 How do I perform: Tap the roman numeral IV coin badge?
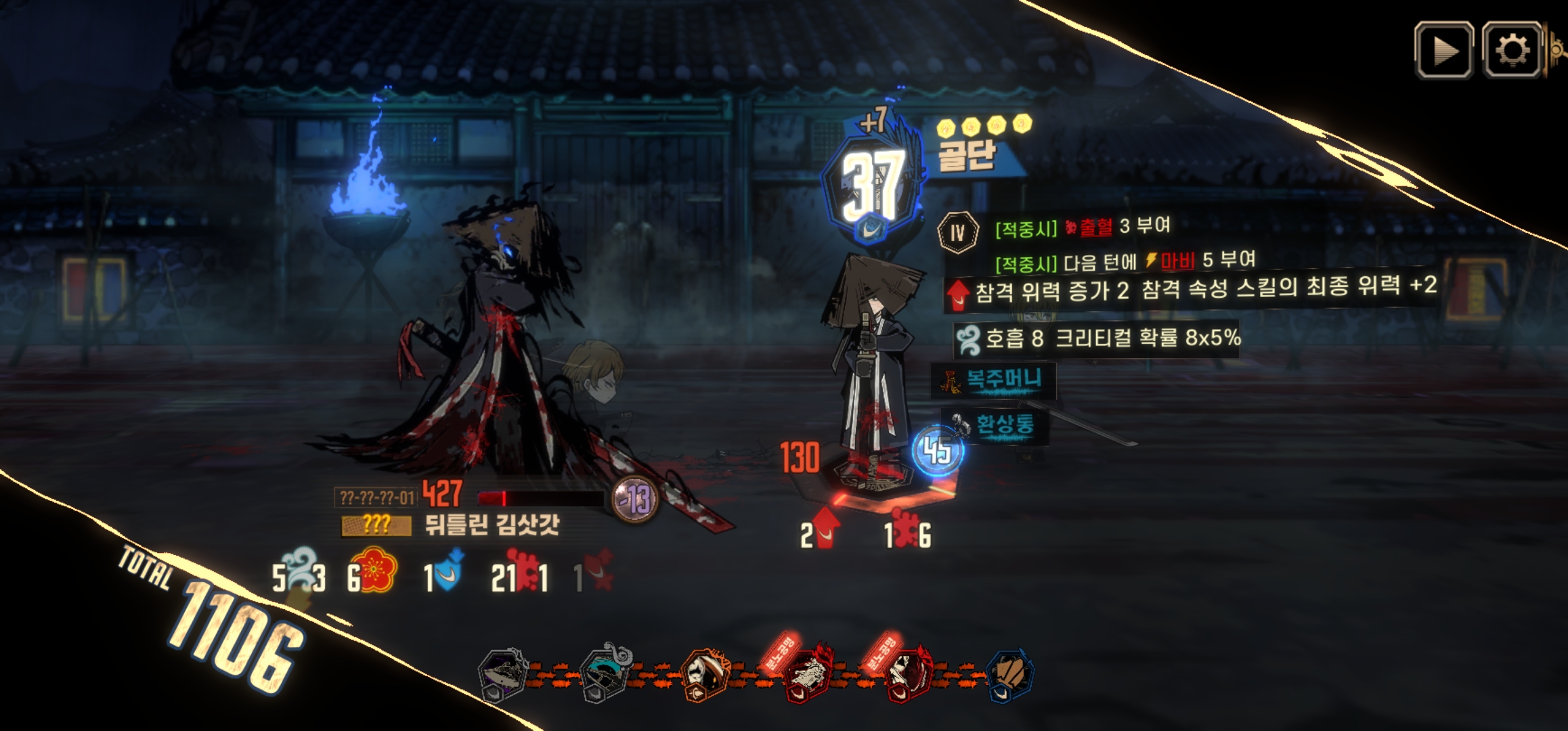(957, 232)
